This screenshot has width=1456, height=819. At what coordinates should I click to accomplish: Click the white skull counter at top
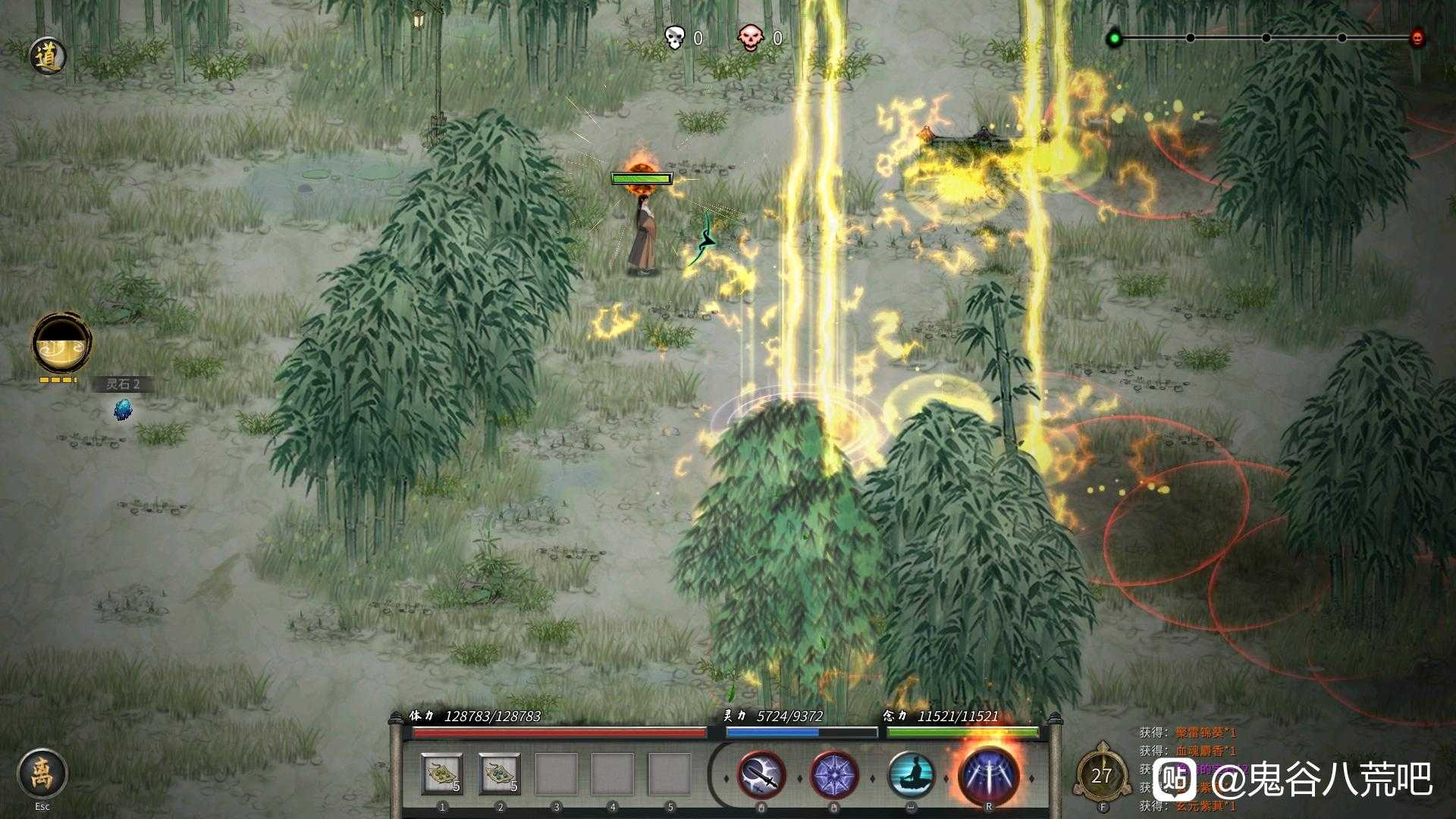(673, 35)
